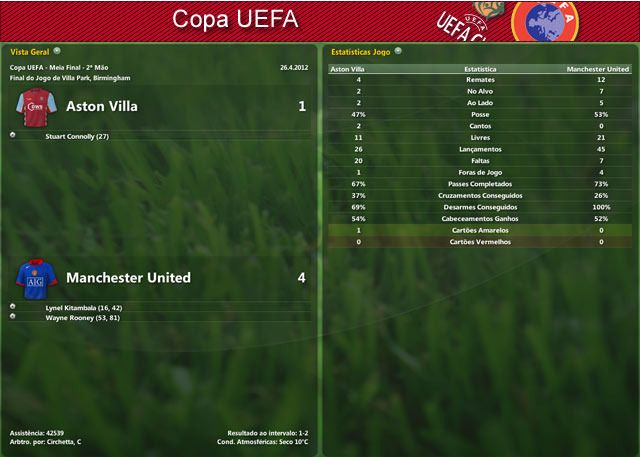Click the Aston Villa claret shirt icon
The width and height of the screenshot is (640, 457).
coord(37,106)
